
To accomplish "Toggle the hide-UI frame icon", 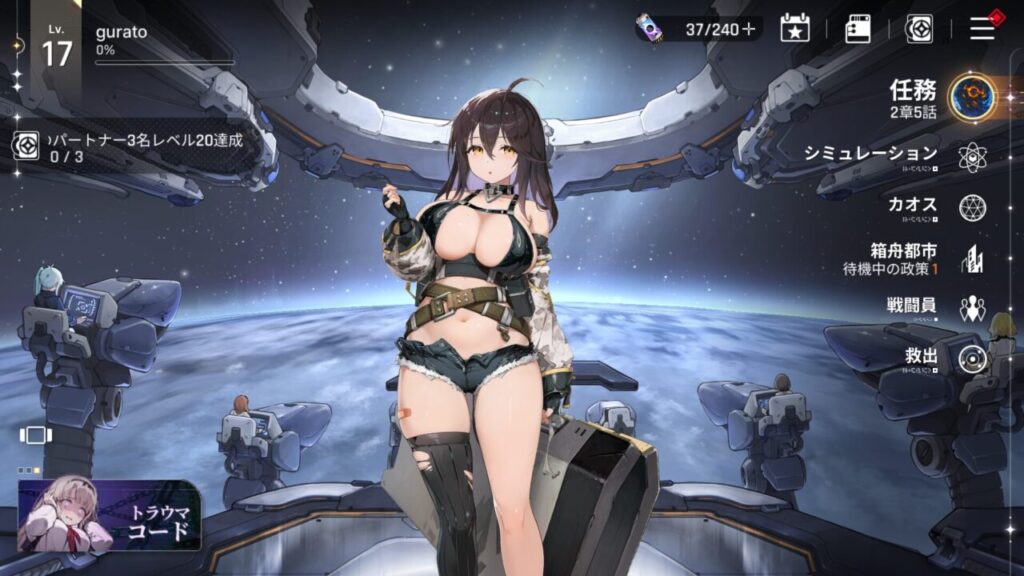I will click(x=34, y=435).
